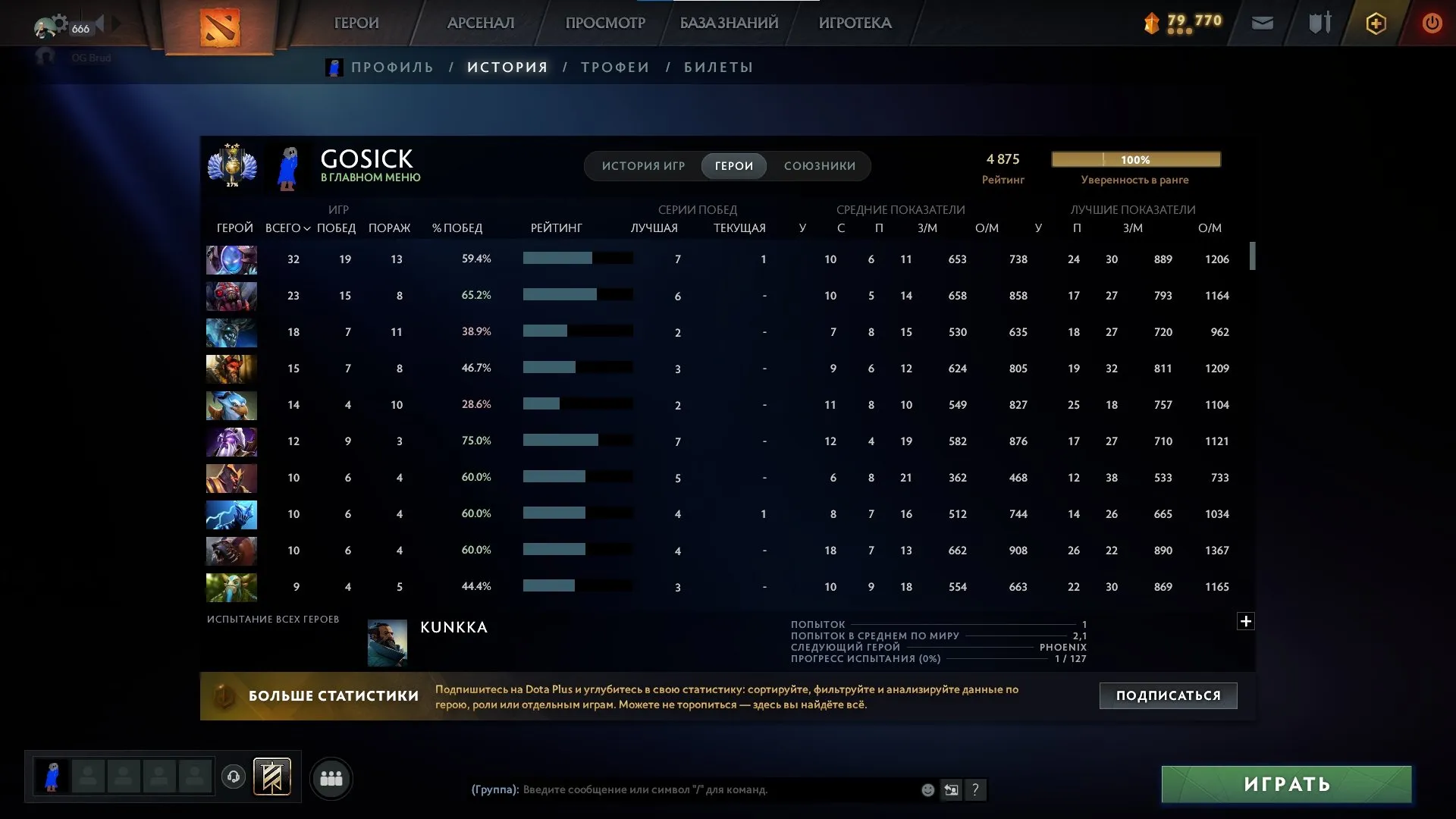Screen dimensions: 1456x819
Task: Expand all-hero challenge with plus button
Action: click(1245, 622)
